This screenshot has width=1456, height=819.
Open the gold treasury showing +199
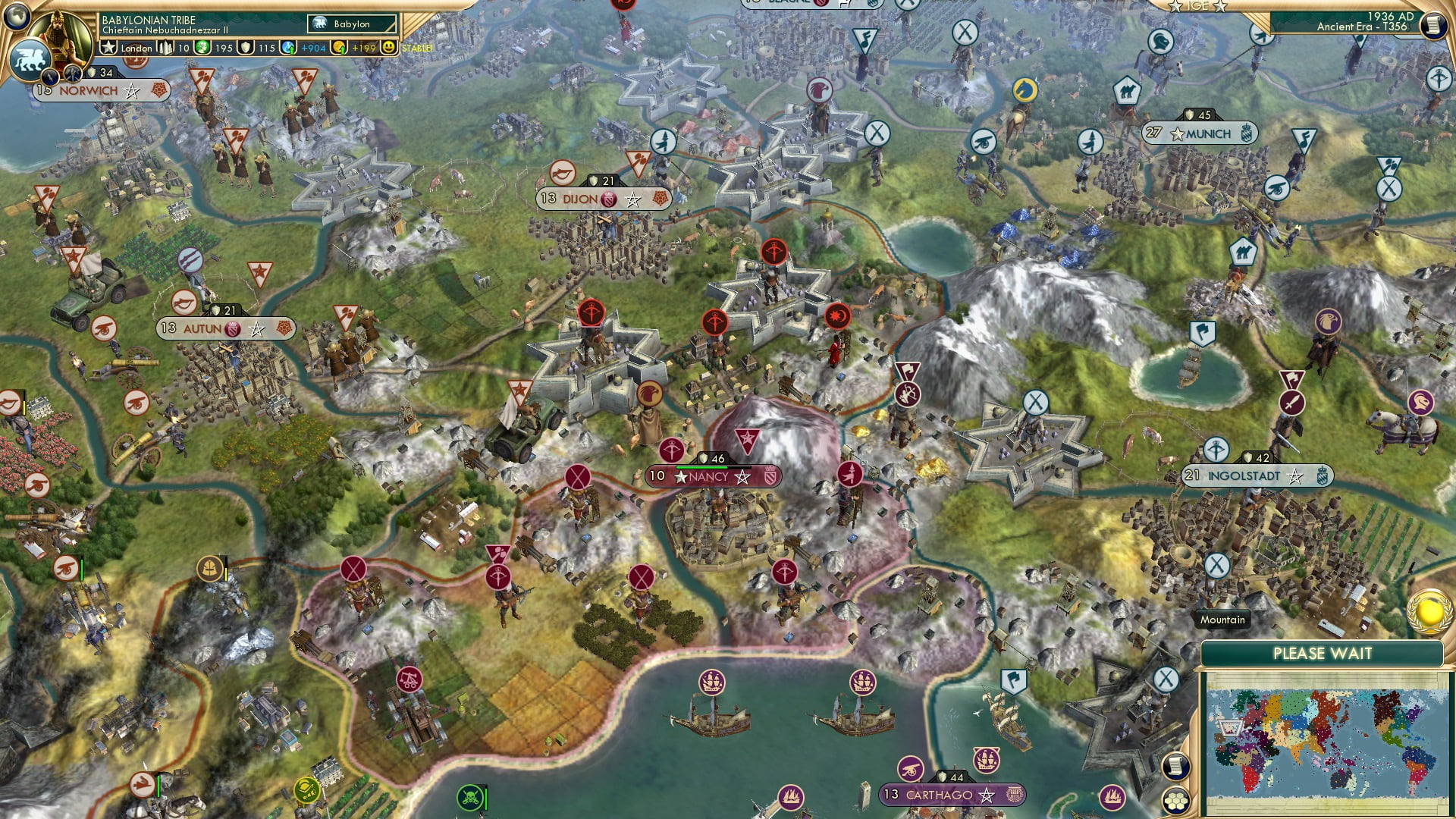click(x=339, y=48)
